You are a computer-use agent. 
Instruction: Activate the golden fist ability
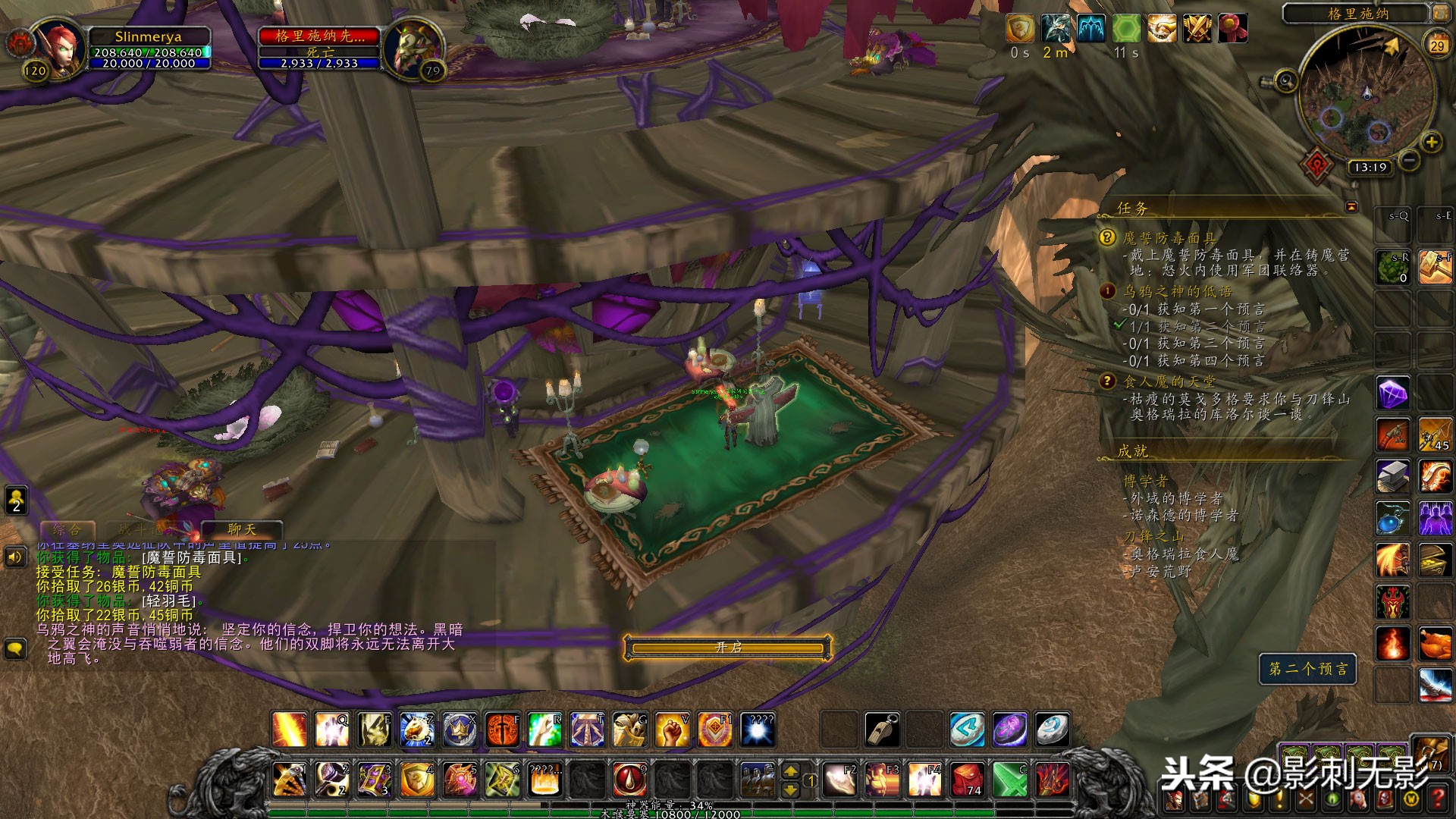point(672,730)
